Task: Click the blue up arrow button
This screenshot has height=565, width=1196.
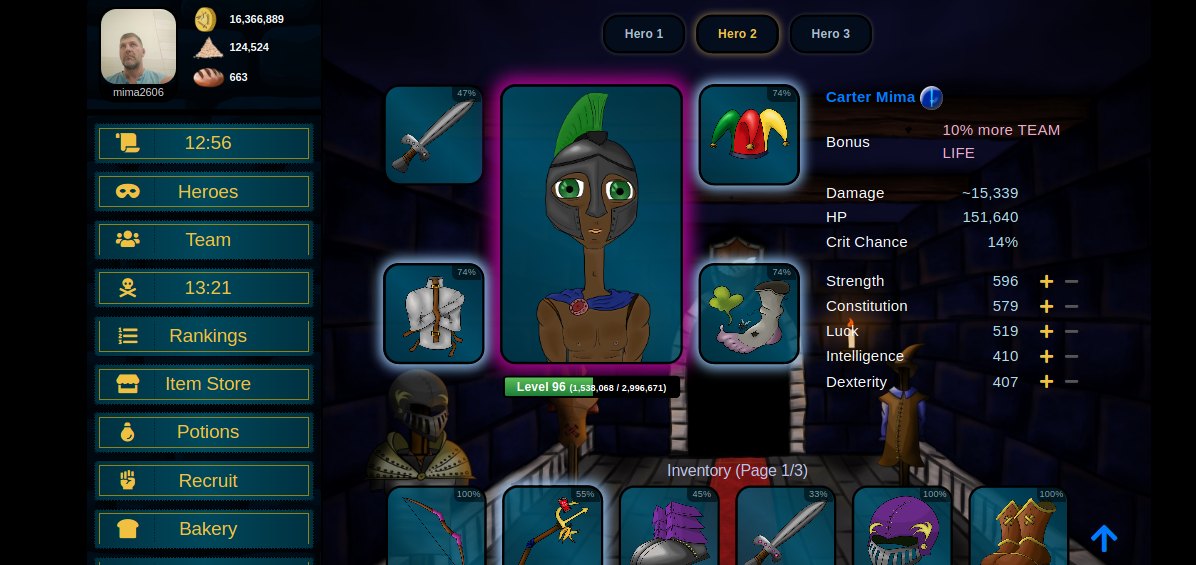Action: coord(1104,539)
